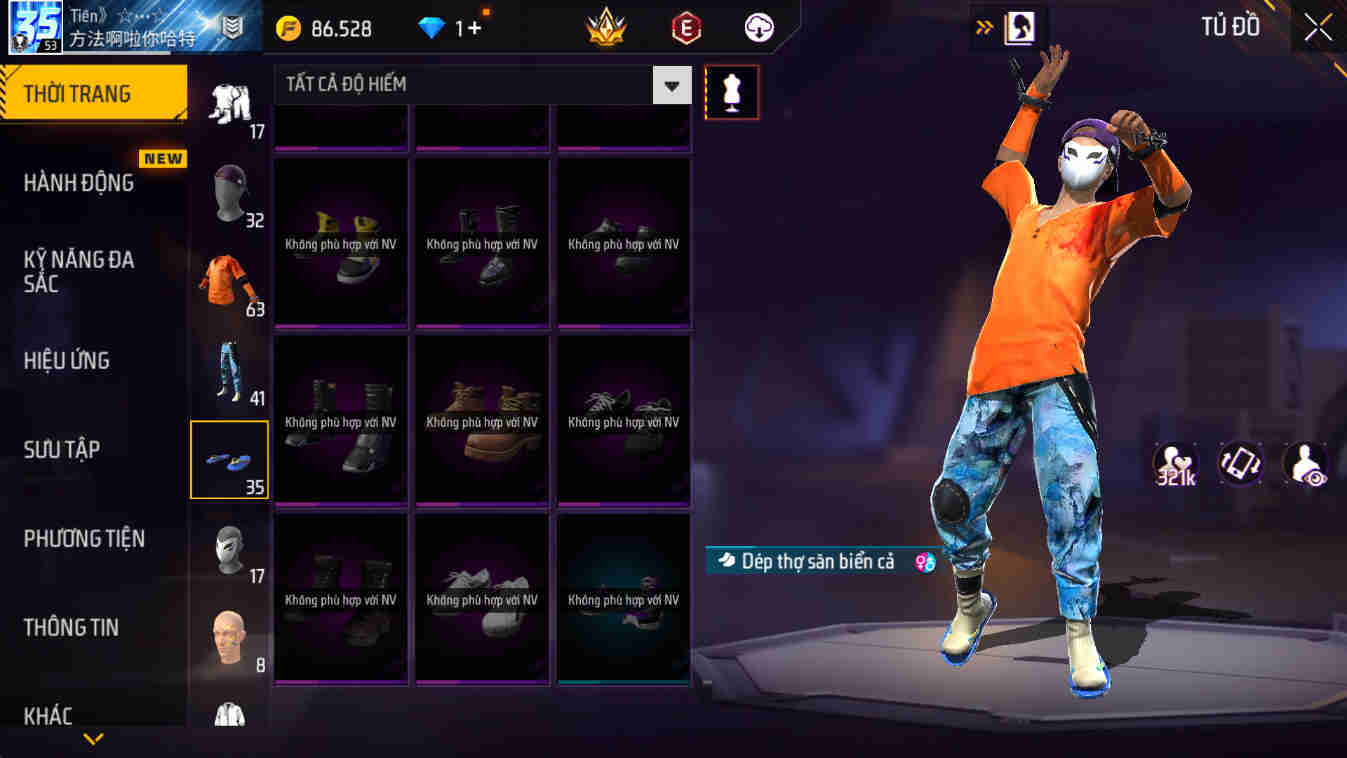Select the rotate character phone icon
This screenshot has width=1347, height=758.
click(1240, 463)
